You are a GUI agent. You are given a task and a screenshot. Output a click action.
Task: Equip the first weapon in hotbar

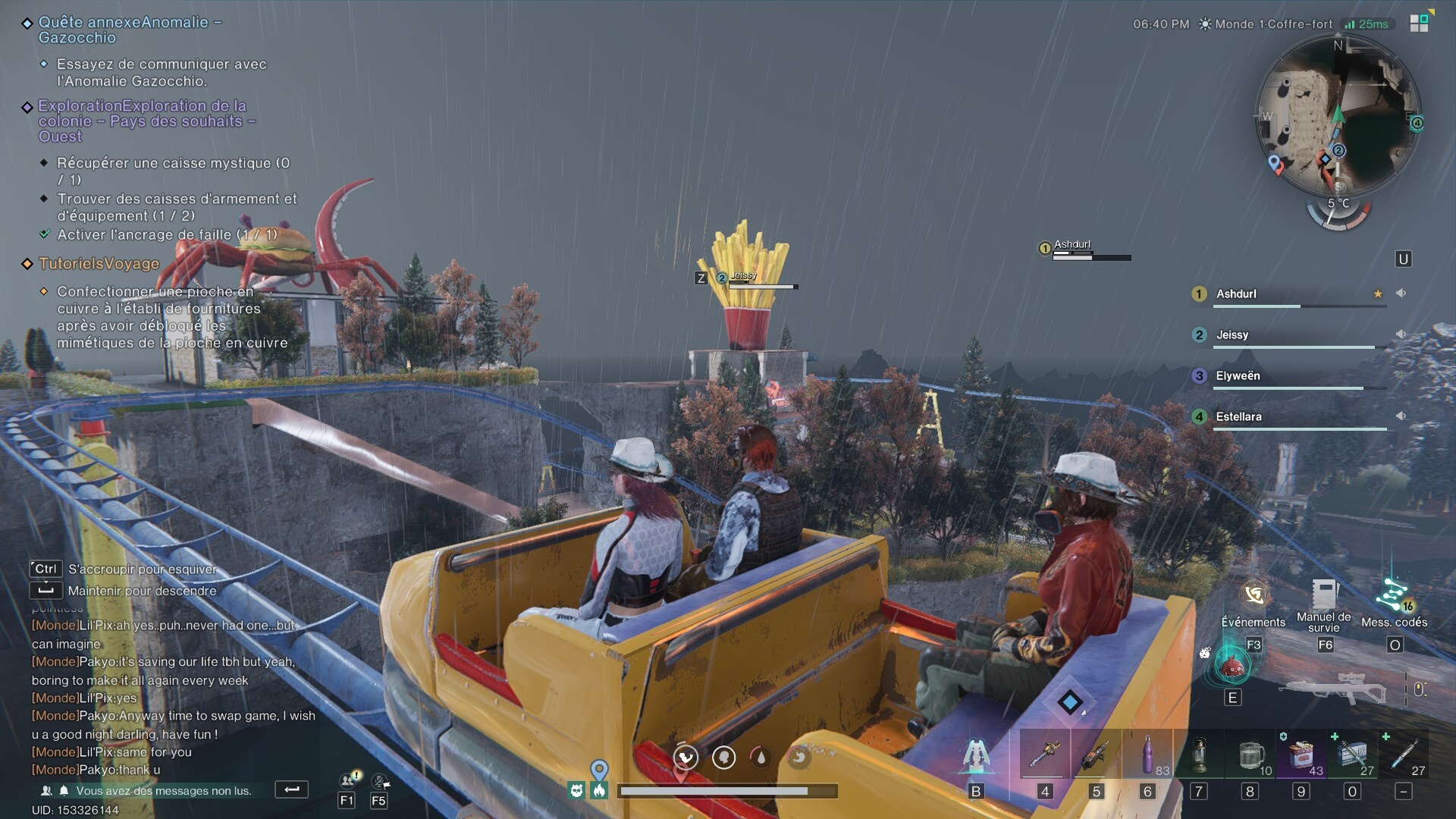[1045, 755]
